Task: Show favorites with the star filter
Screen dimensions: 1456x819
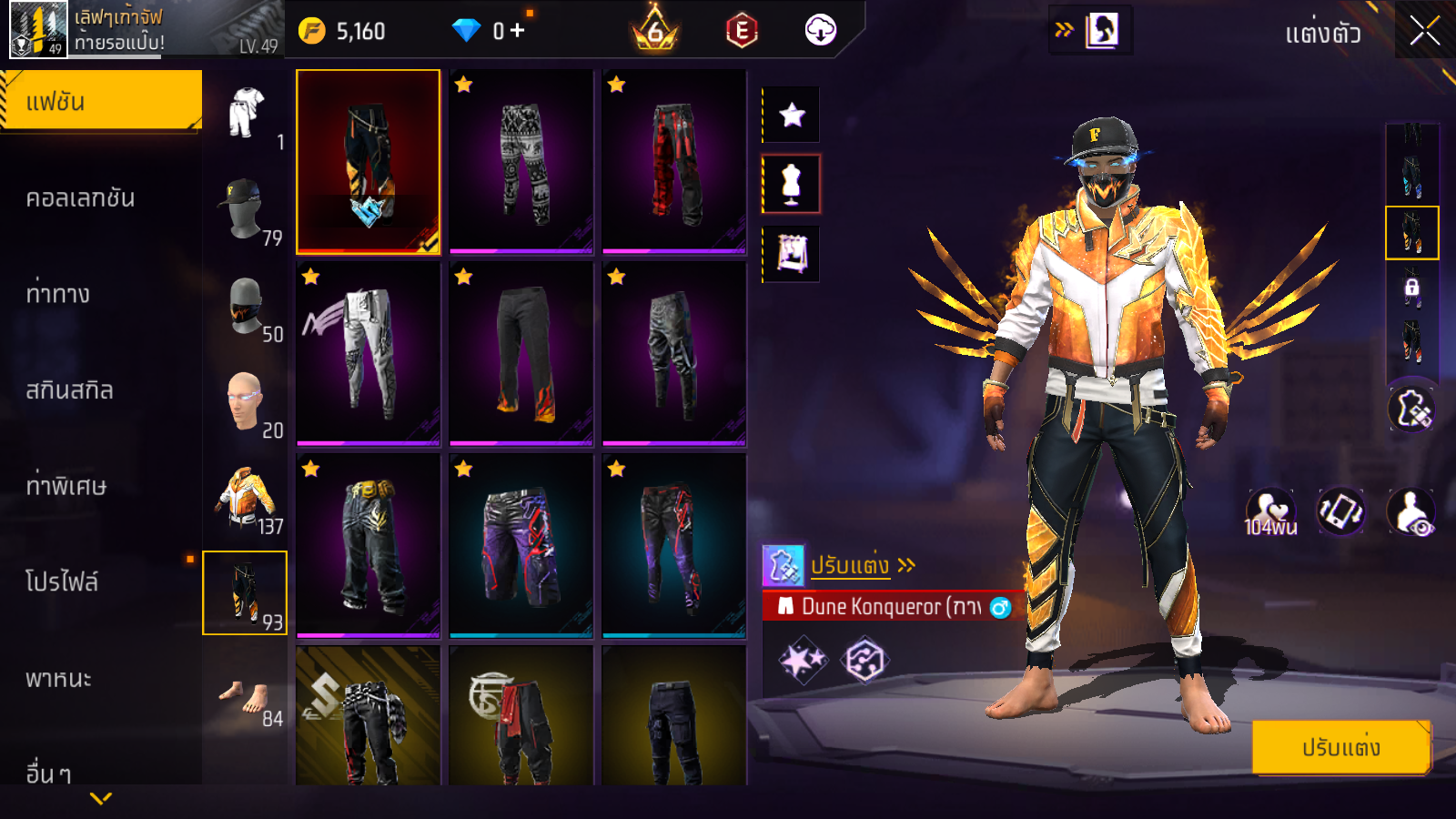Action: [x=792, y=115]
